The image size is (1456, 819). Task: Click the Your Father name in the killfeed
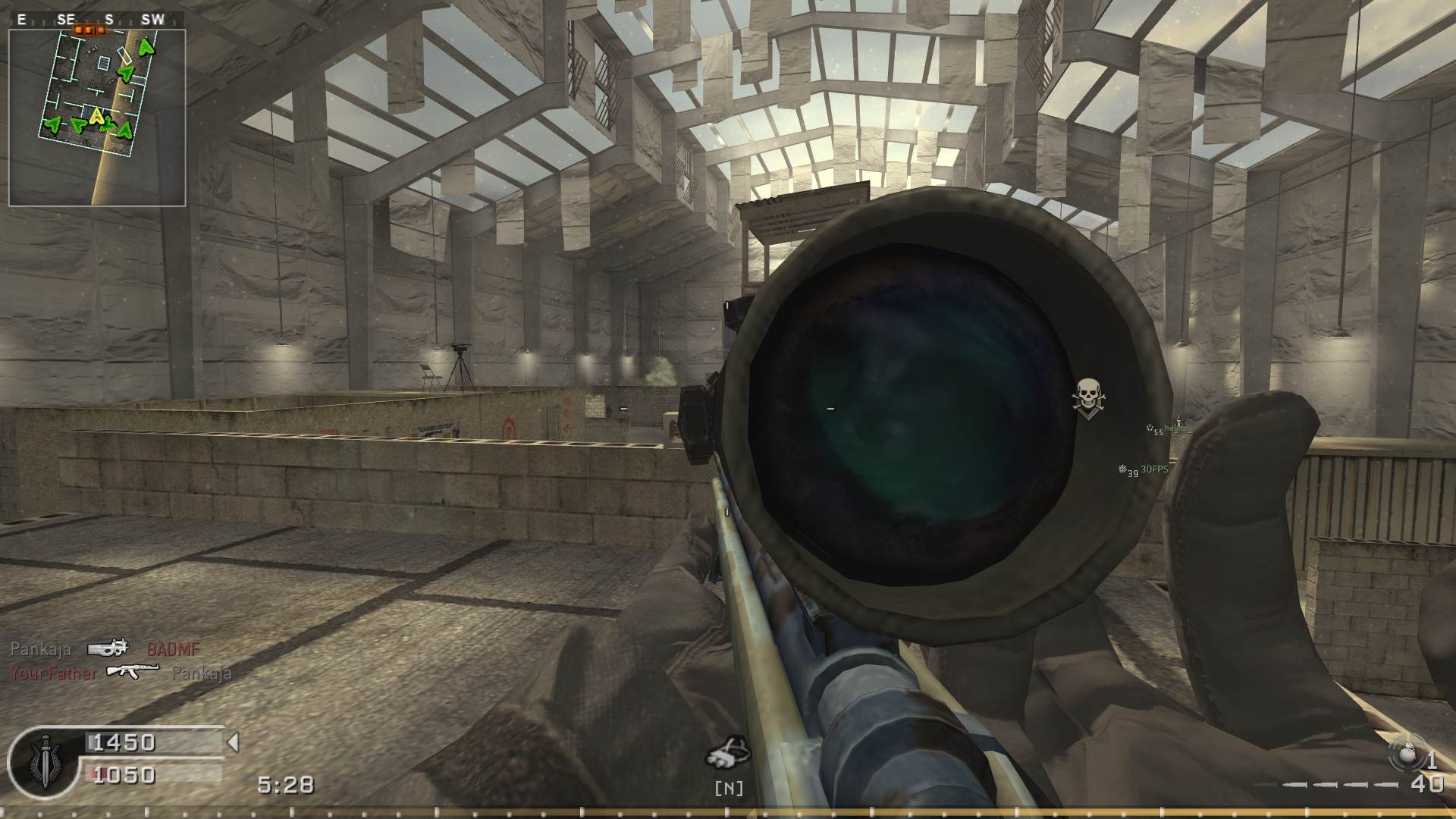tap(54, 673)
